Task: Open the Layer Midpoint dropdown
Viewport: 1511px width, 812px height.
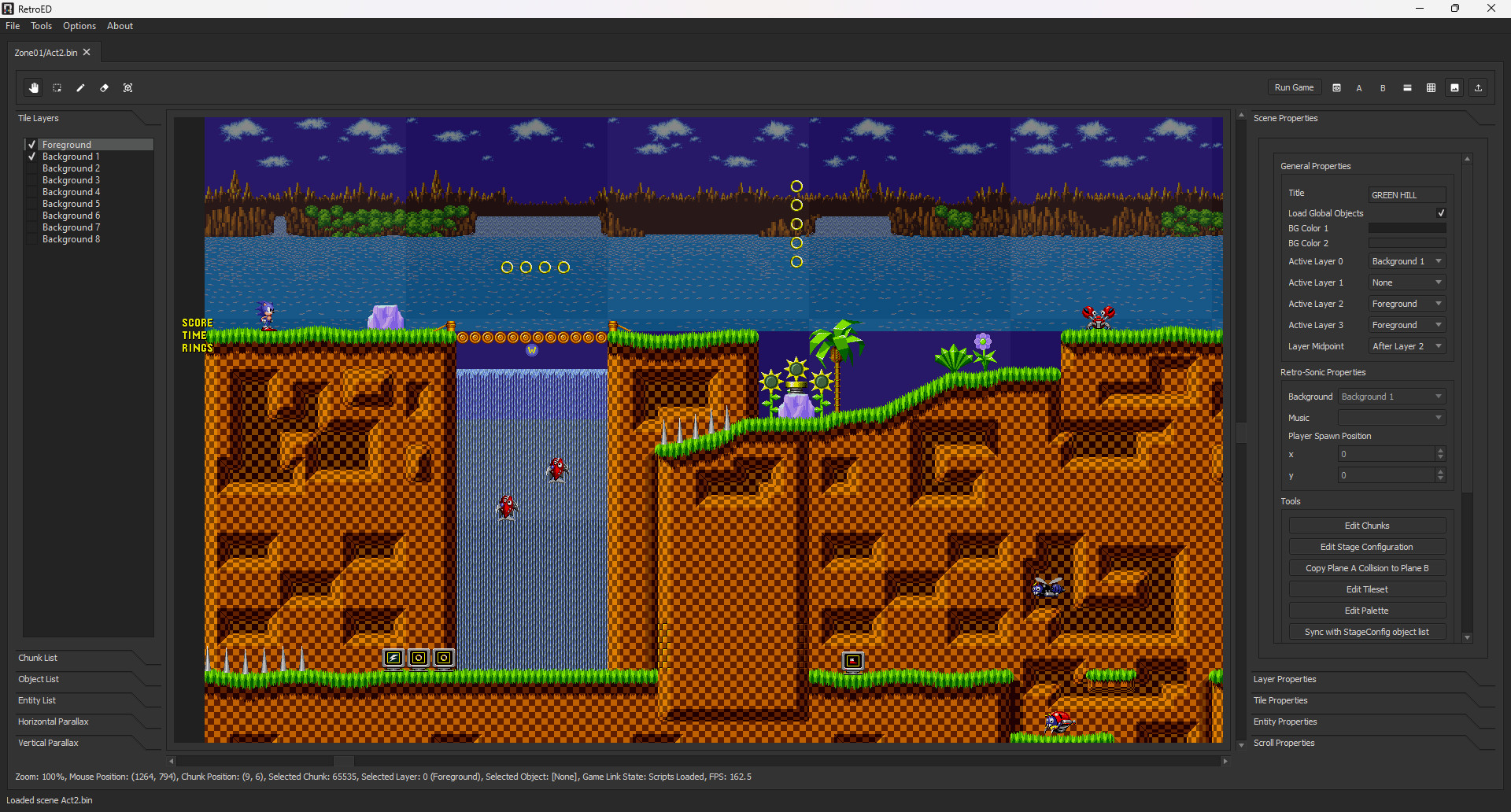Action: pyautogui.click(x=1406, y=346)
